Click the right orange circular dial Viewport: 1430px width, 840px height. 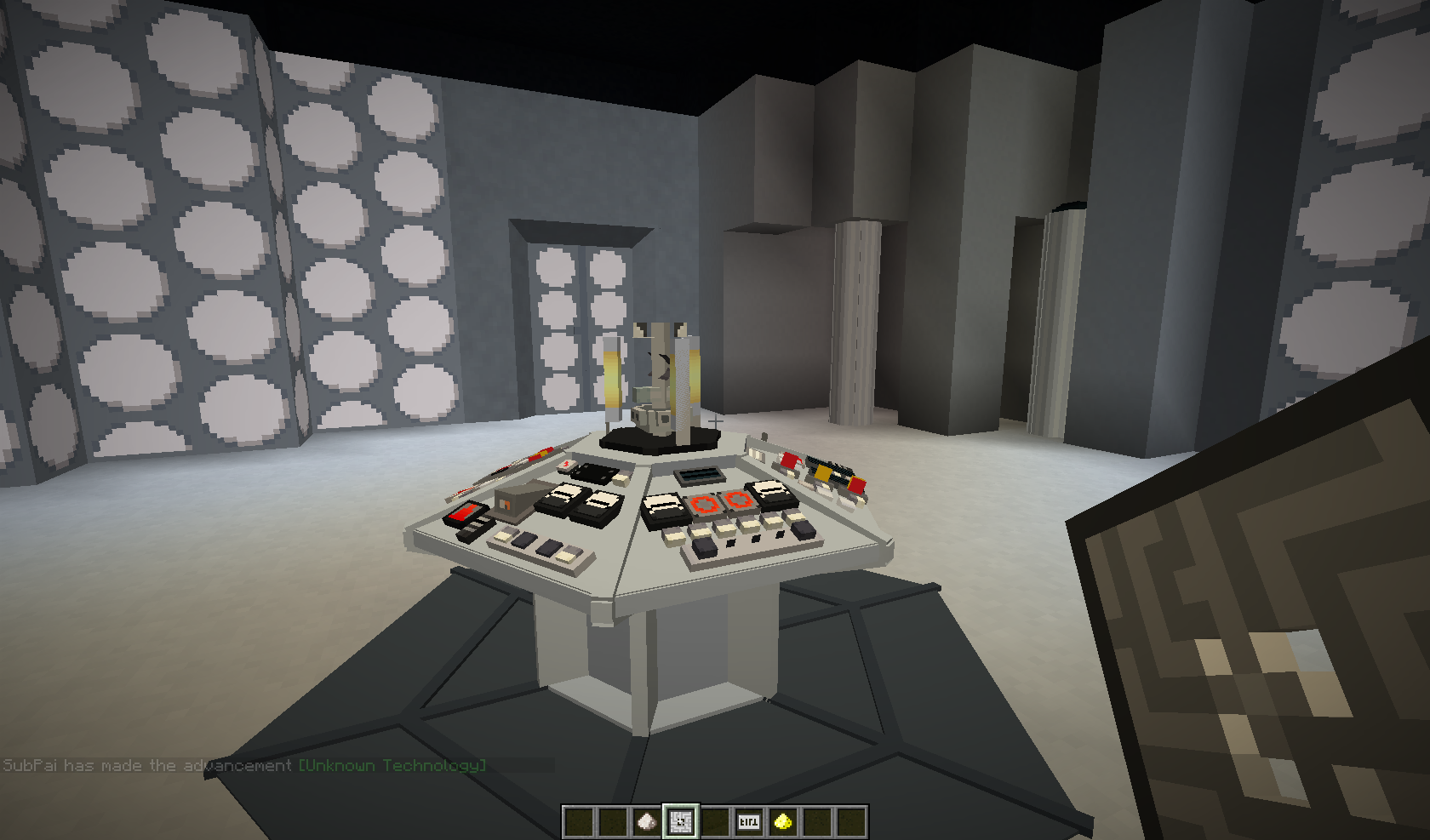(x=737, y=500)
